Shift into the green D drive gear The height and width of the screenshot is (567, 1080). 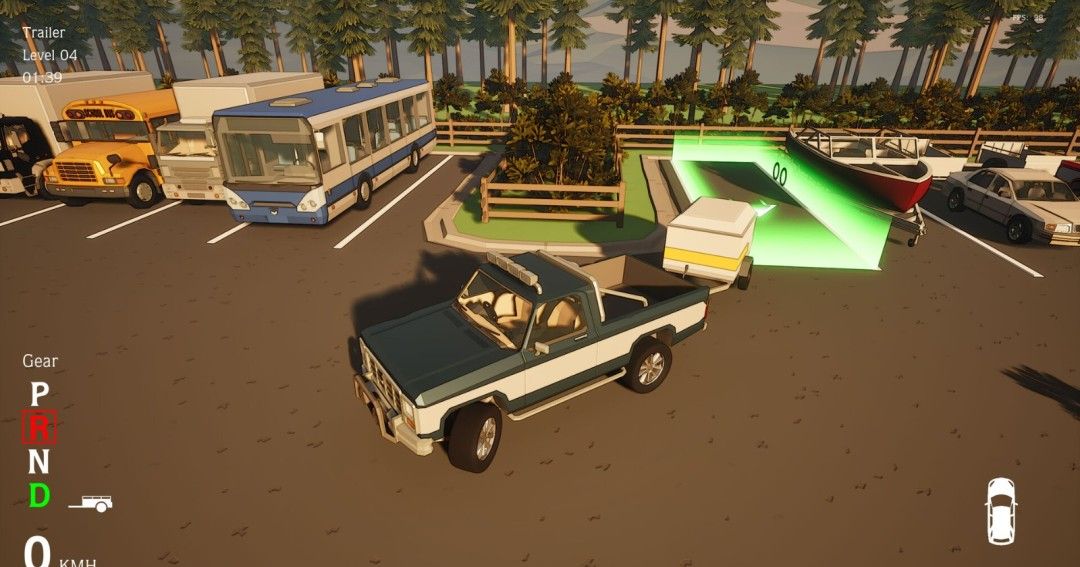[x=39, y=495]
